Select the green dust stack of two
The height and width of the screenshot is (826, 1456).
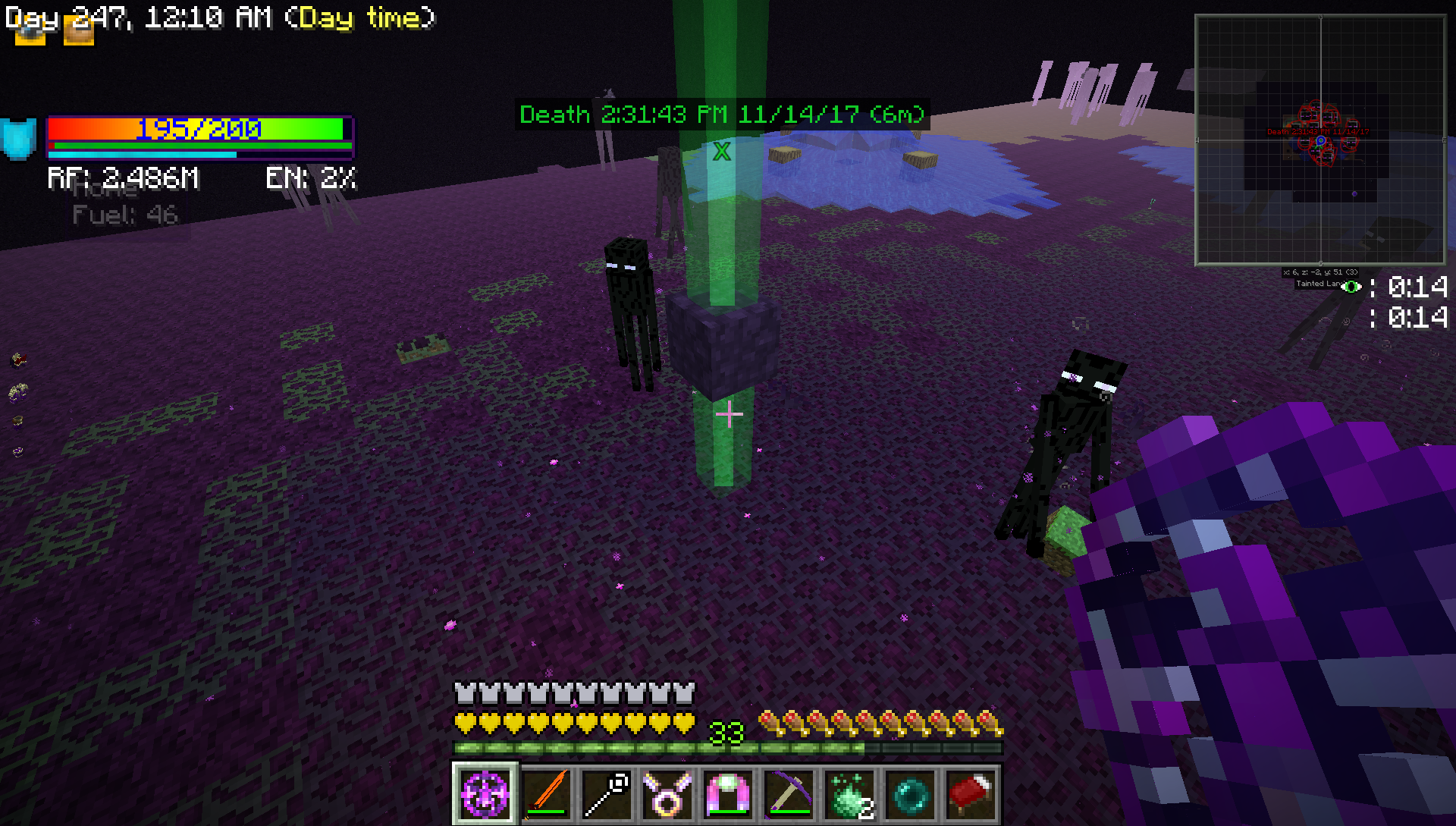pyautogui.click(x=849, y=793)
